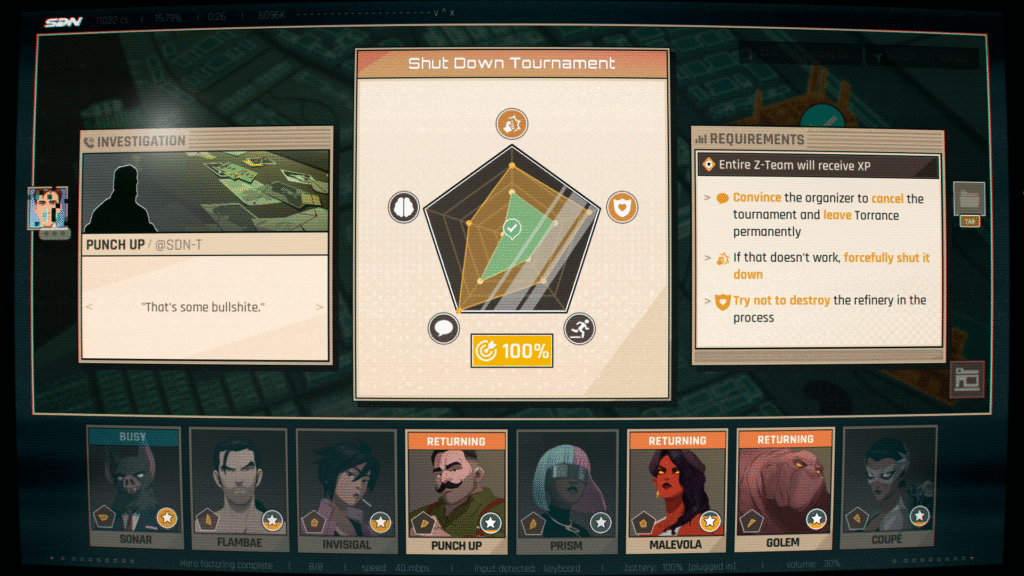Select the speech bubble charisma stat icon
Image resolution: width=1024 pixels, height=576 pixels.
pos(443,327)
